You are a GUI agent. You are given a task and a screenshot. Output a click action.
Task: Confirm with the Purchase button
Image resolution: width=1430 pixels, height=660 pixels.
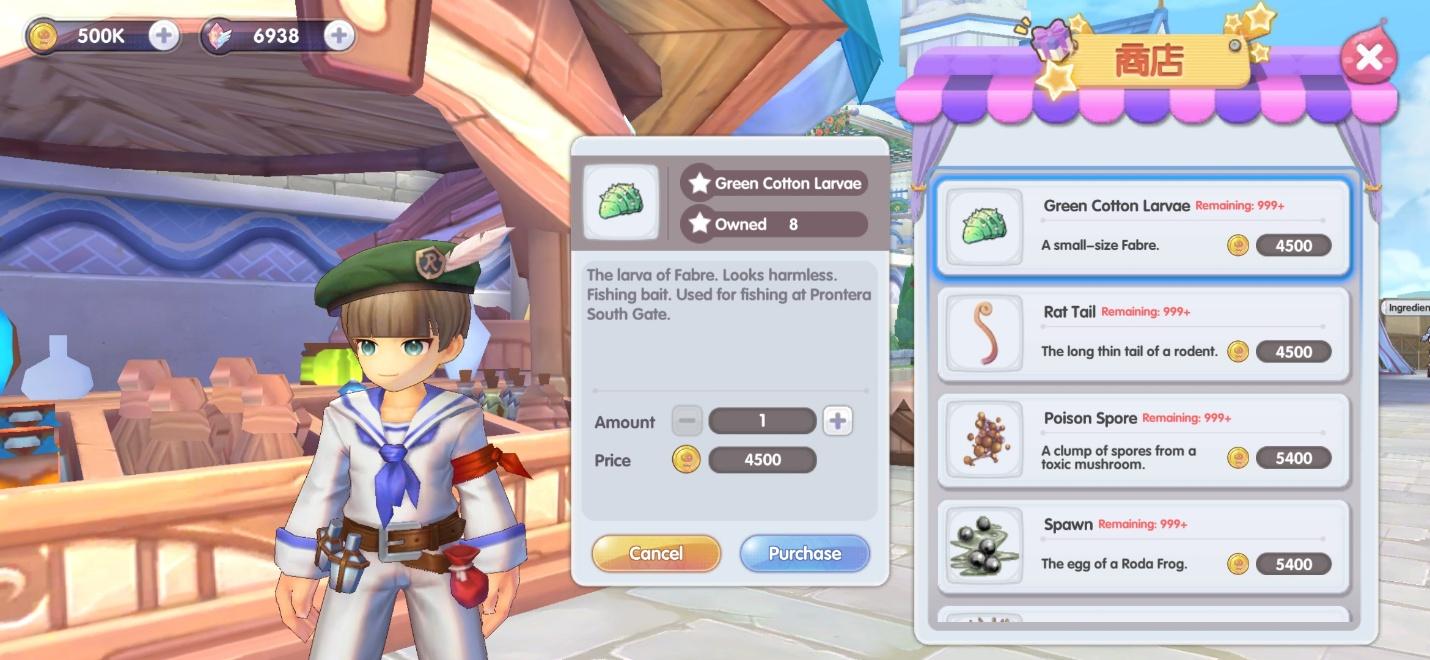[804, 553]
